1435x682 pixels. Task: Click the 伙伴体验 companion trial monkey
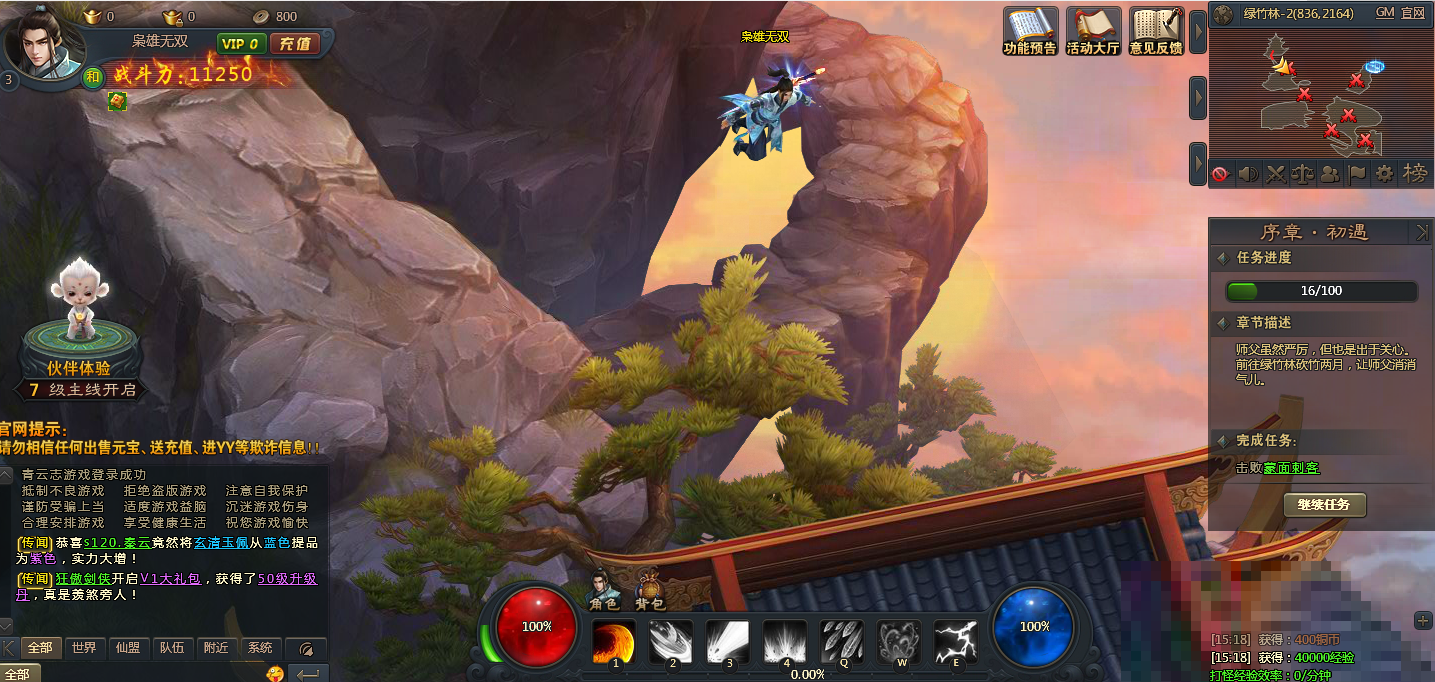point(79,300)
